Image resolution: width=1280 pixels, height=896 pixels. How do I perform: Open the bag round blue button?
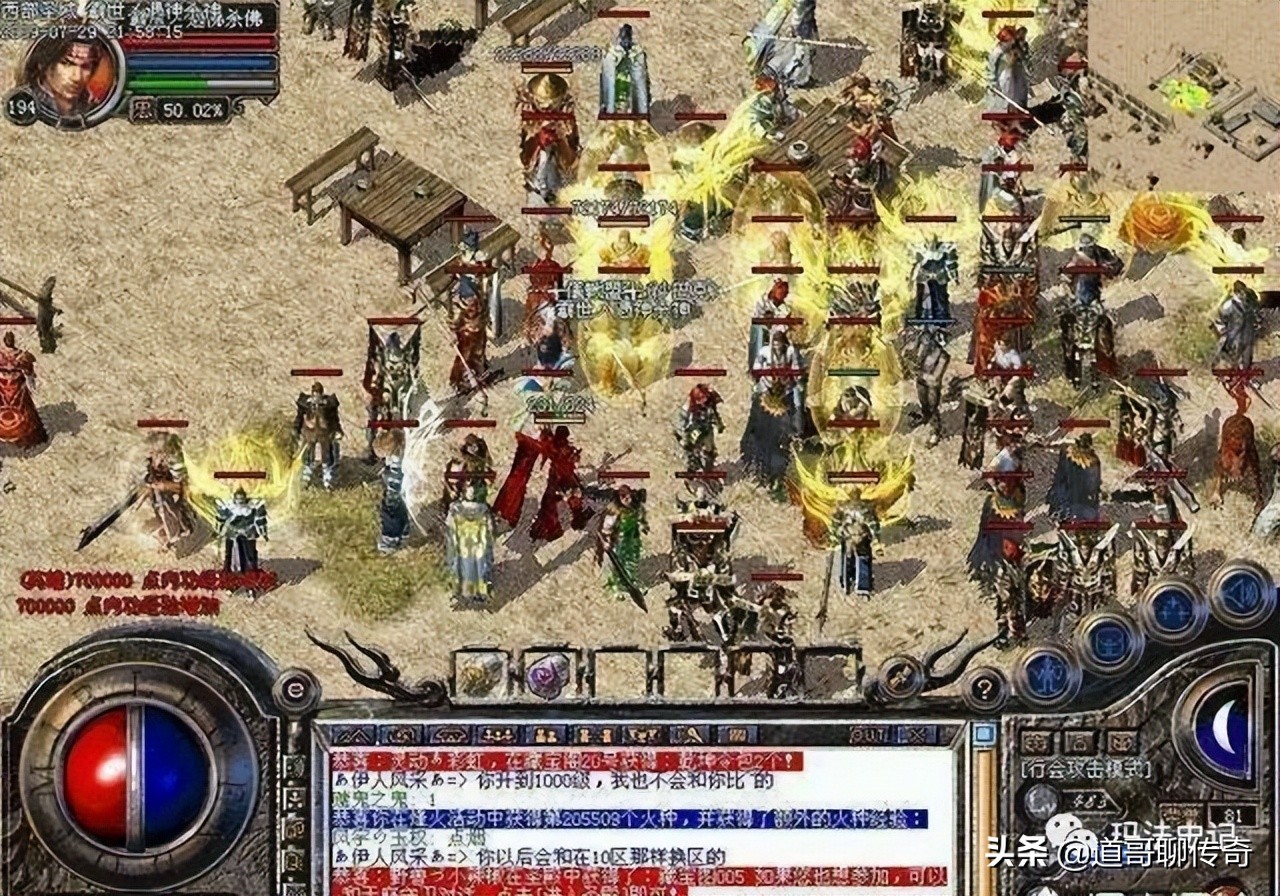1108,640
